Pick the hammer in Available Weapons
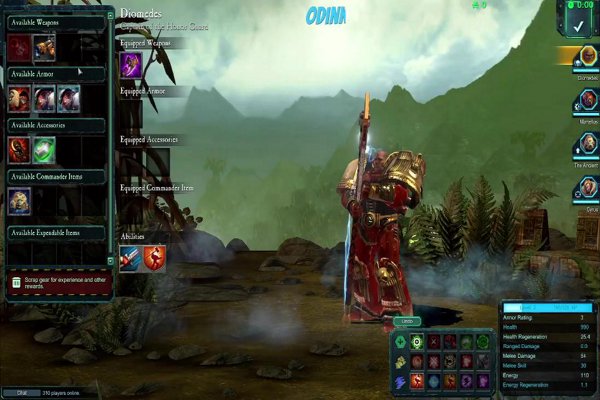This screenshot has height=400, width=600. (x=44, y=47)
